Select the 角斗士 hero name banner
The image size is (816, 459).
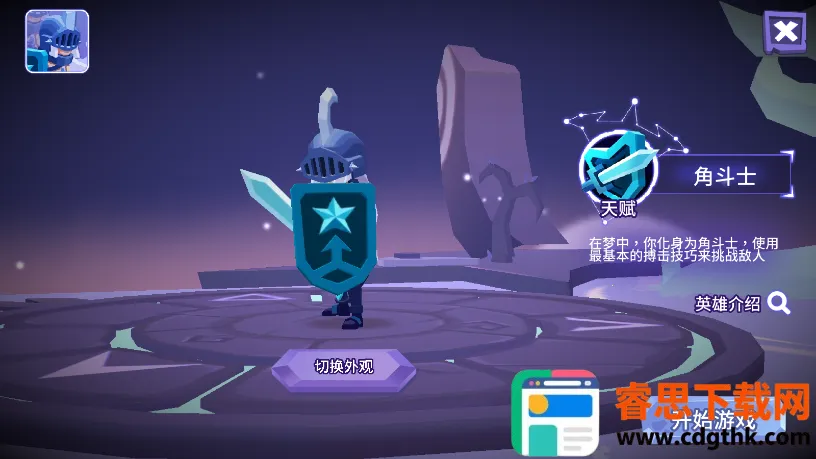point(726,177)
